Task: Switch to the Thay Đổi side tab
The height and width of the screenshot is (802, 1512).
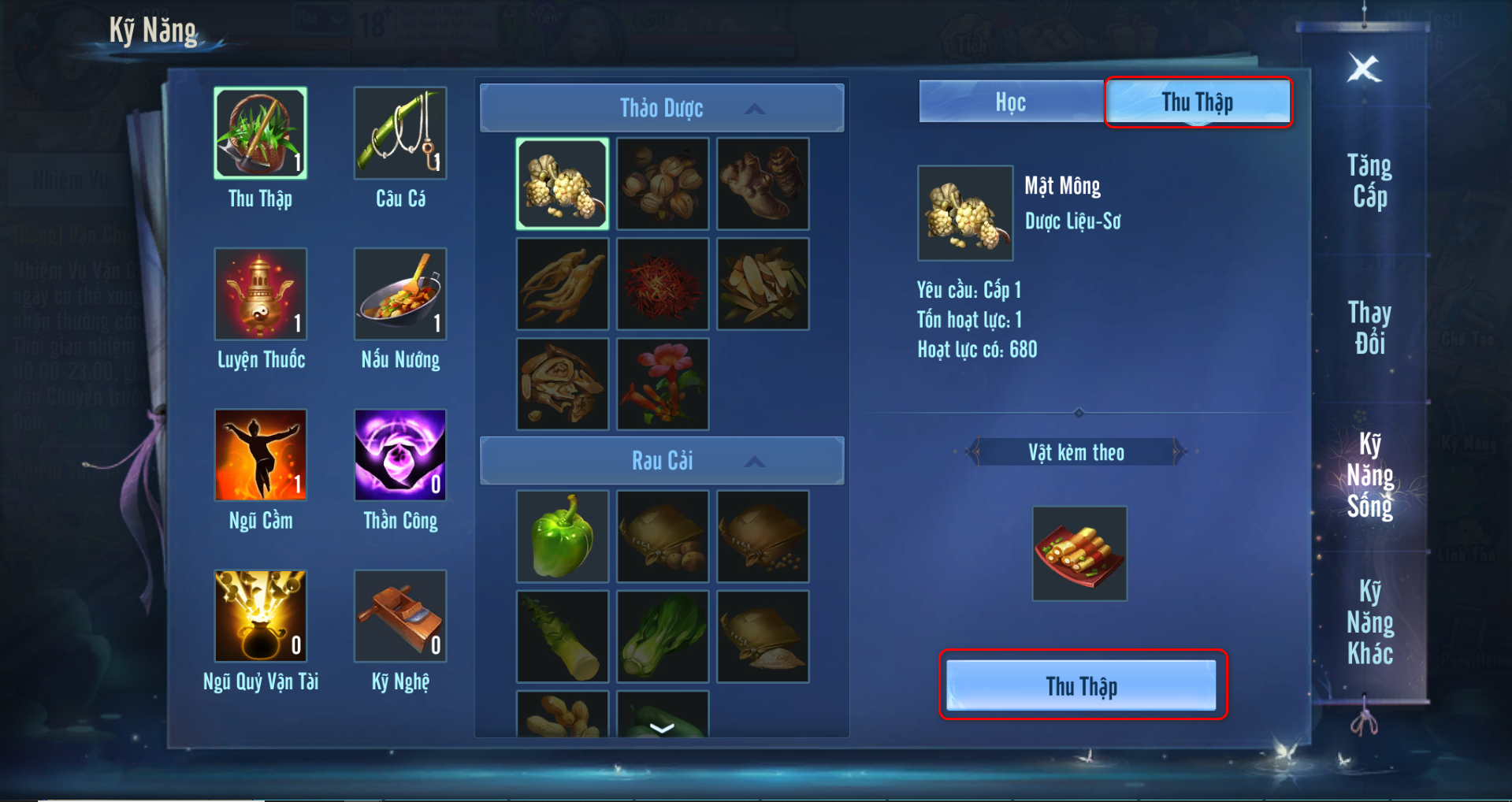Action: 1369,328
